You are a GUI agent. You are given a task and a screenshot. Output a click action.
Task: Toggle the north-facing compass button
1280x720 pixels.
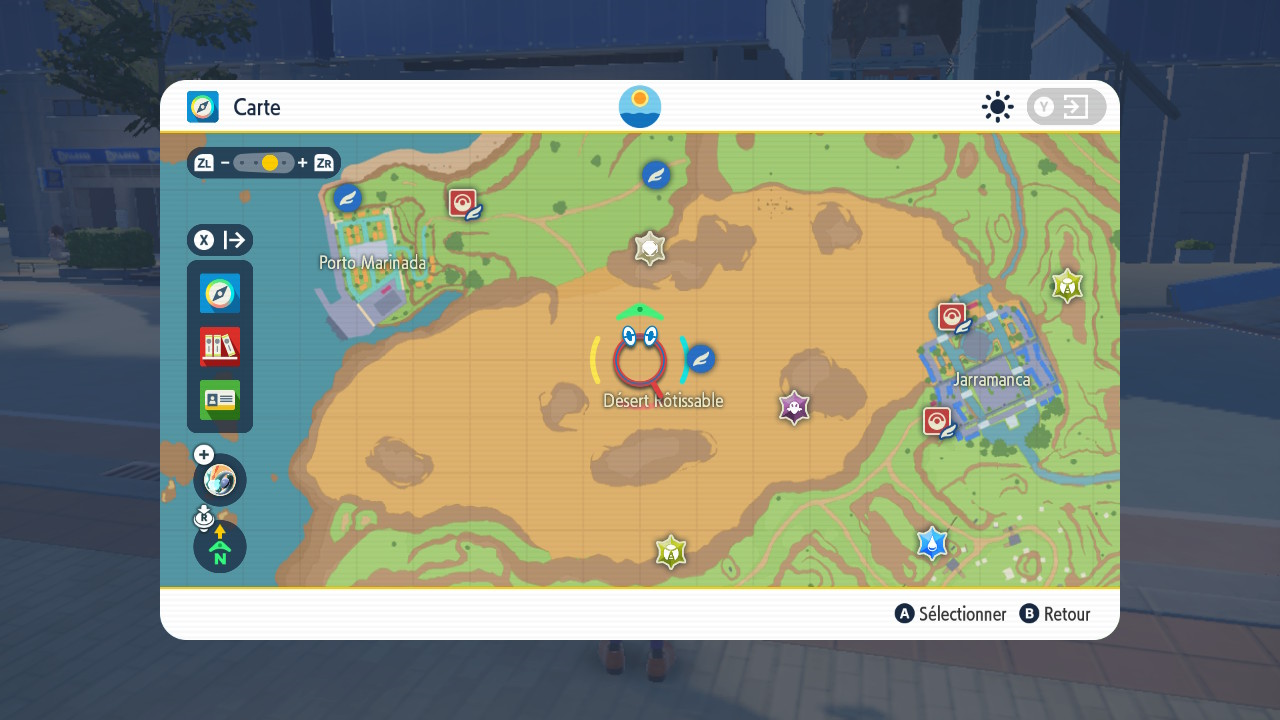point(220,547)
